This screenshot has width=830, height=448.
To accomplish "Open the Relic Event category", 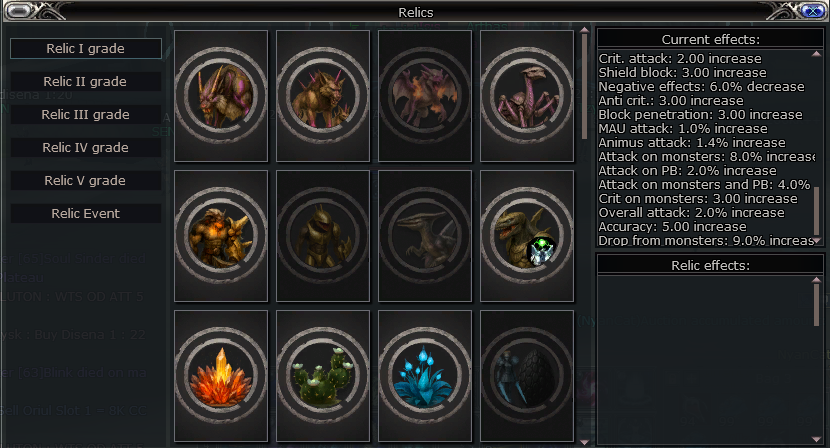I will [x=86, y=213].
